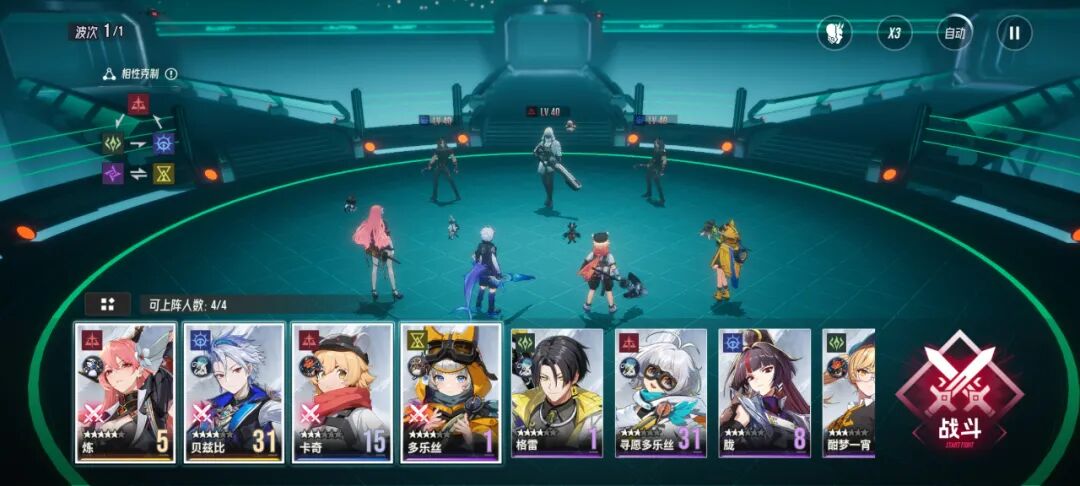Viewport: 1080px width, 486px height.
Task: Select the 胧 character card
Action: pyautogui.click(x=764, y=392)
